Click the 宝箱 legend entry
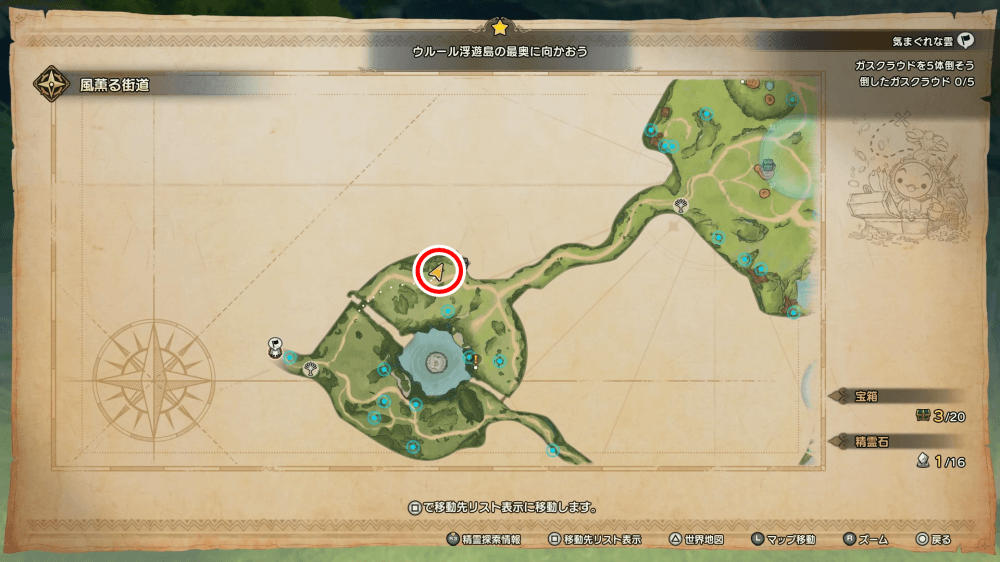Screen dimensions: 1000x562 click(866, 396)
